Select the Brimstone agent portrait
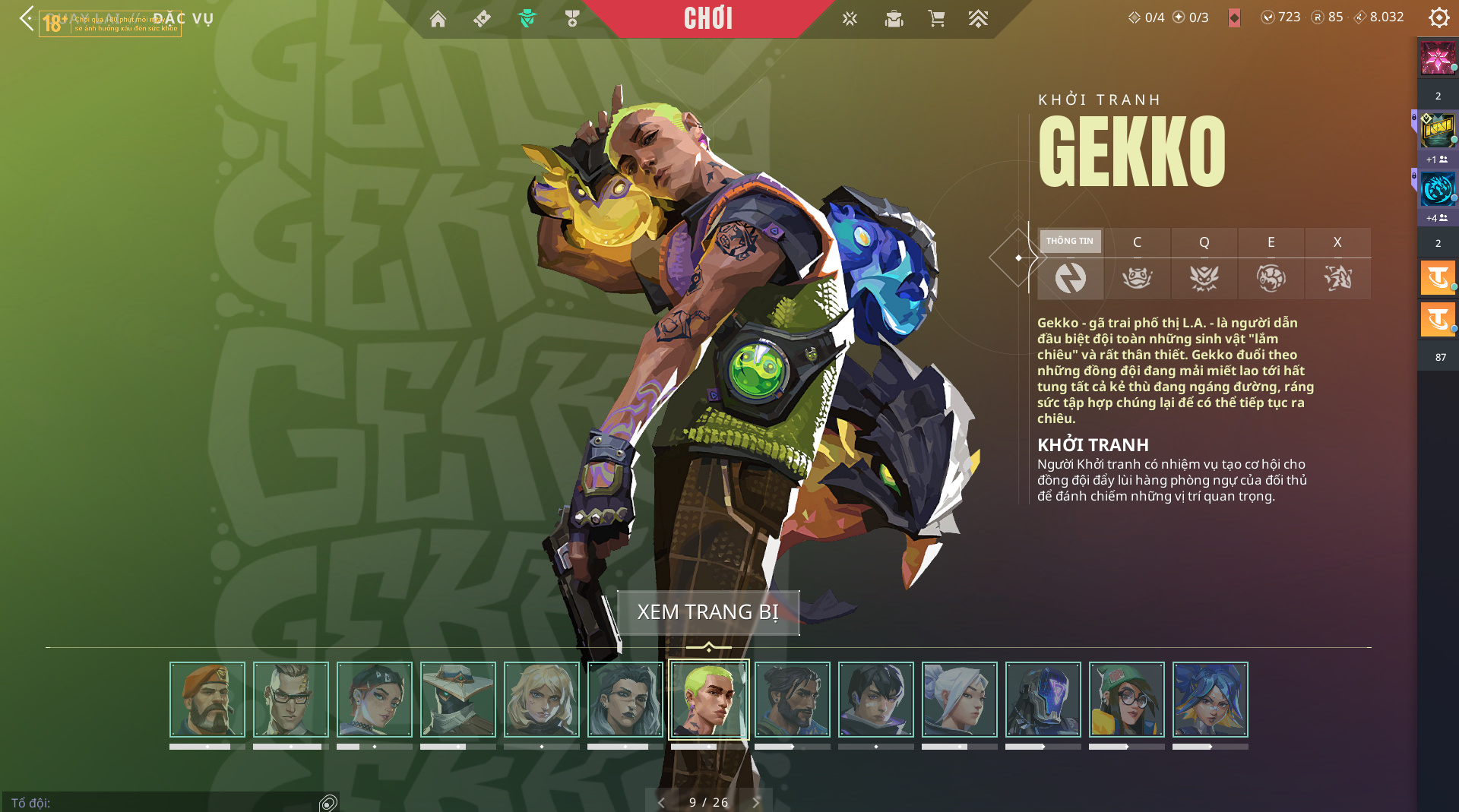This screenshot has width=1459, height=812. tap(207, 700)
